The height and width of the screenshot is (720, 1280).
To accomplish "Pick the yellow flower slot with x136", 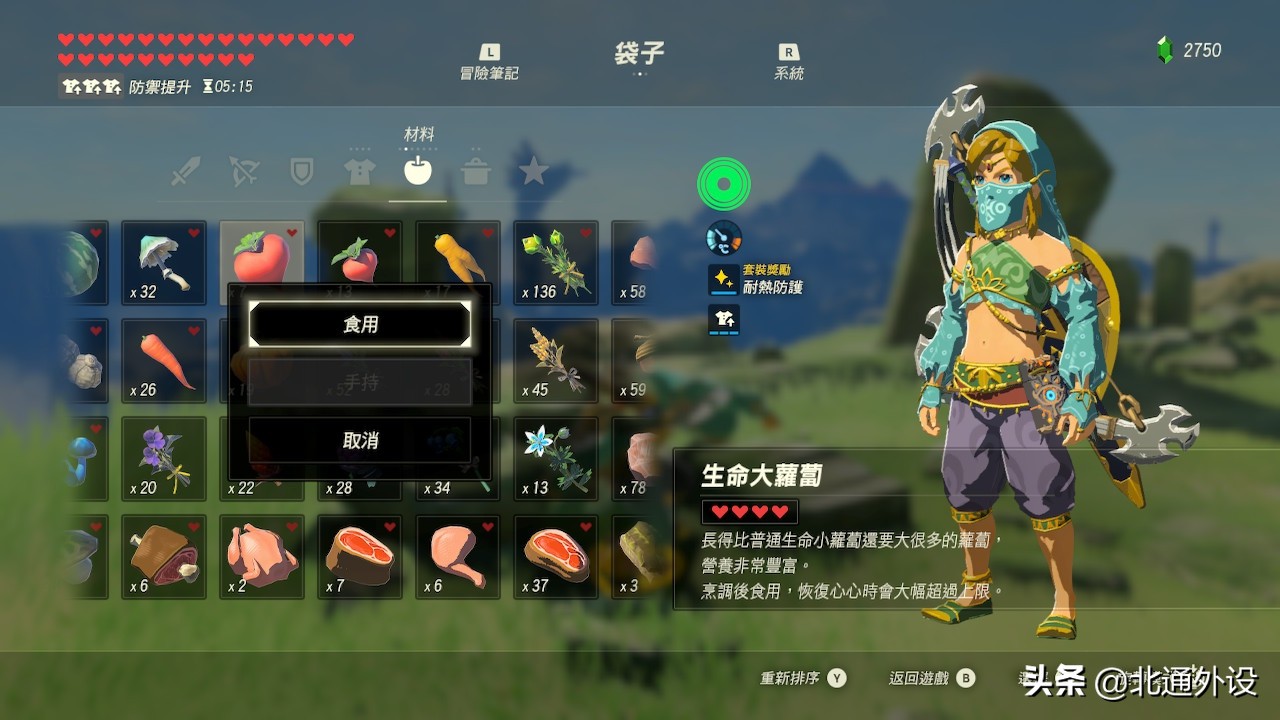I will point(556,263).
